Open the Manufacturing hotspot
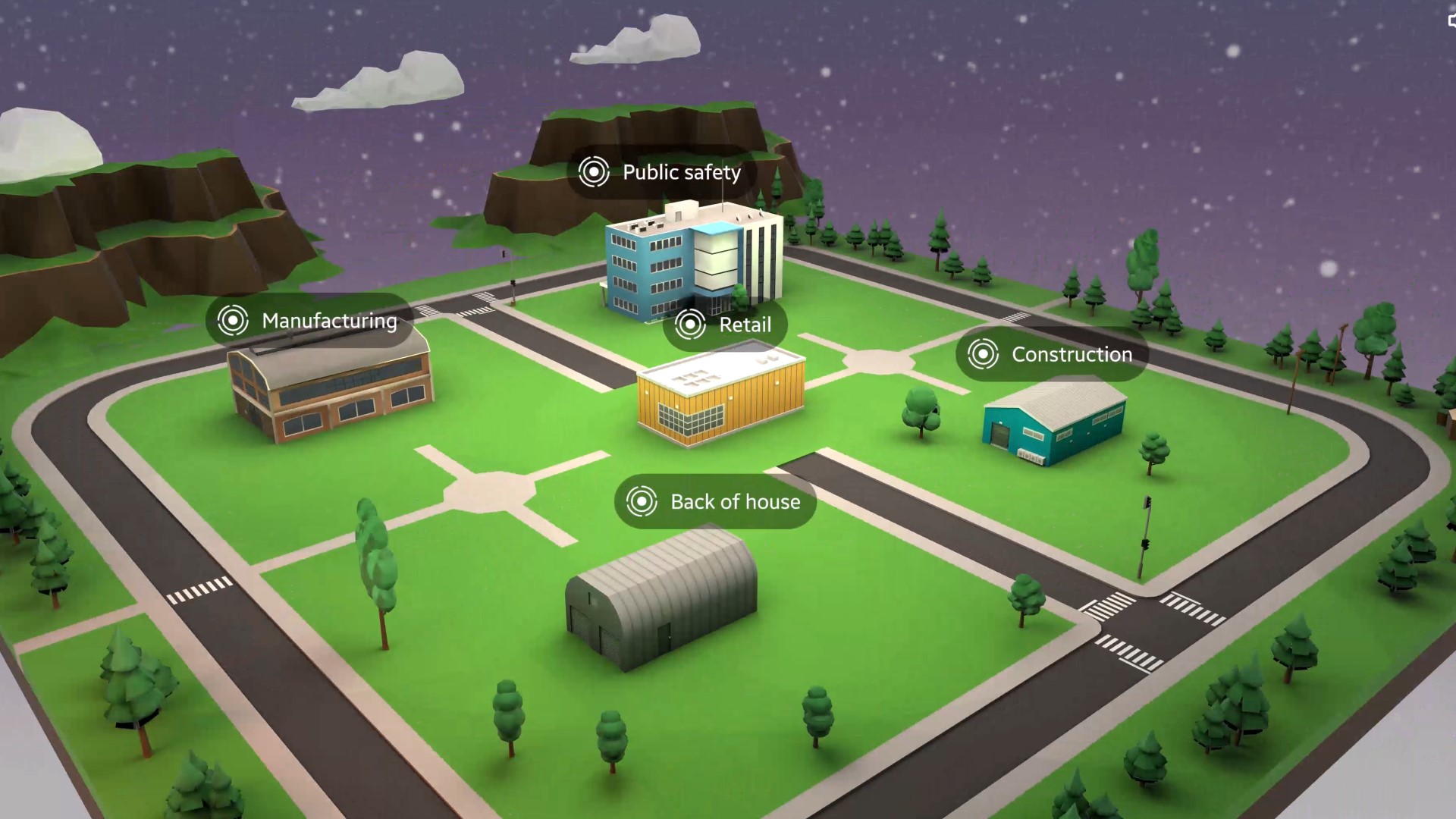This screenshot has height=819, width=1456. (309, 321)
